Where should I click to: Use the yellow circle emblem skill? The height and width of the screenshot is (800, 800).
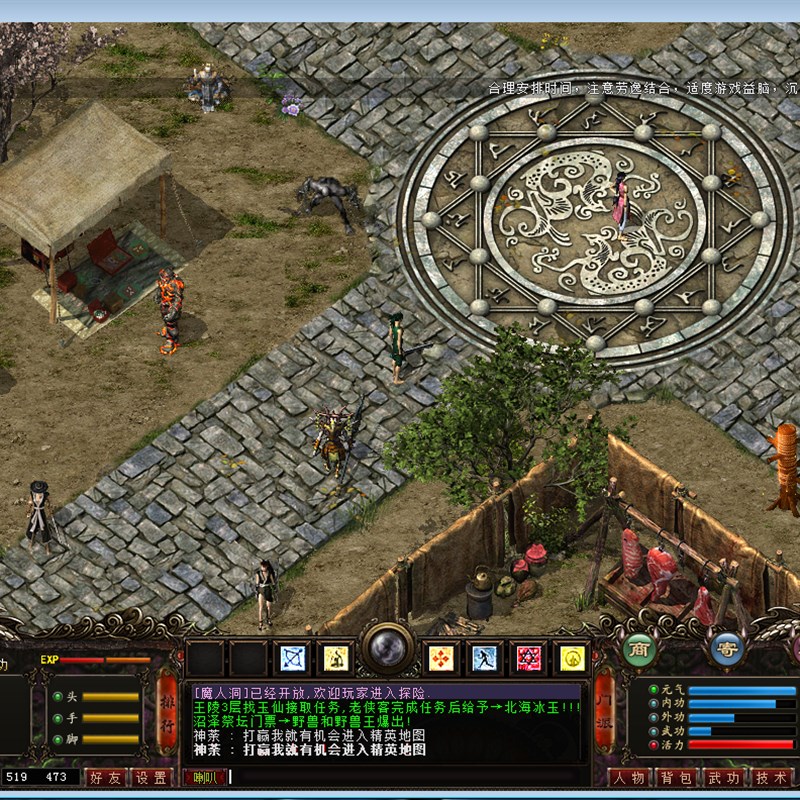[x=573, y=657]
